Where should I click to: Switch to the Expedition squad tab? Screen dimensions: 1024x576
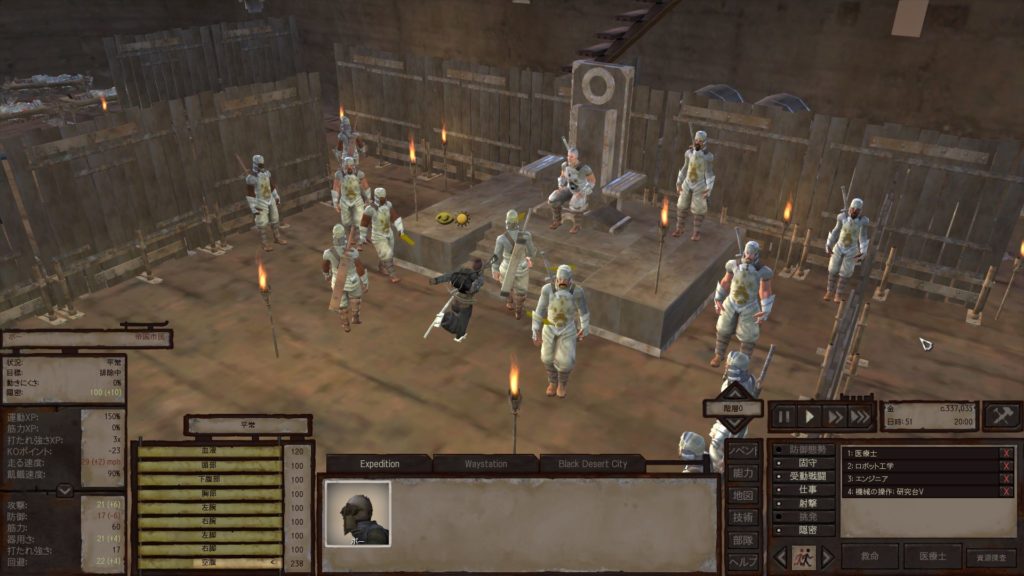pos(380,464)
